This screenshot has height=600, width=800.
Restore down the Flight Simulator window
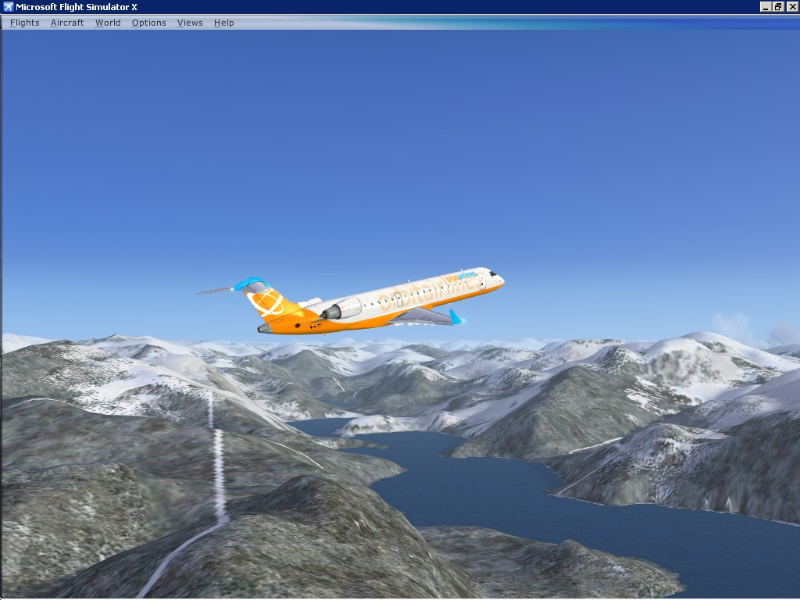778,7
